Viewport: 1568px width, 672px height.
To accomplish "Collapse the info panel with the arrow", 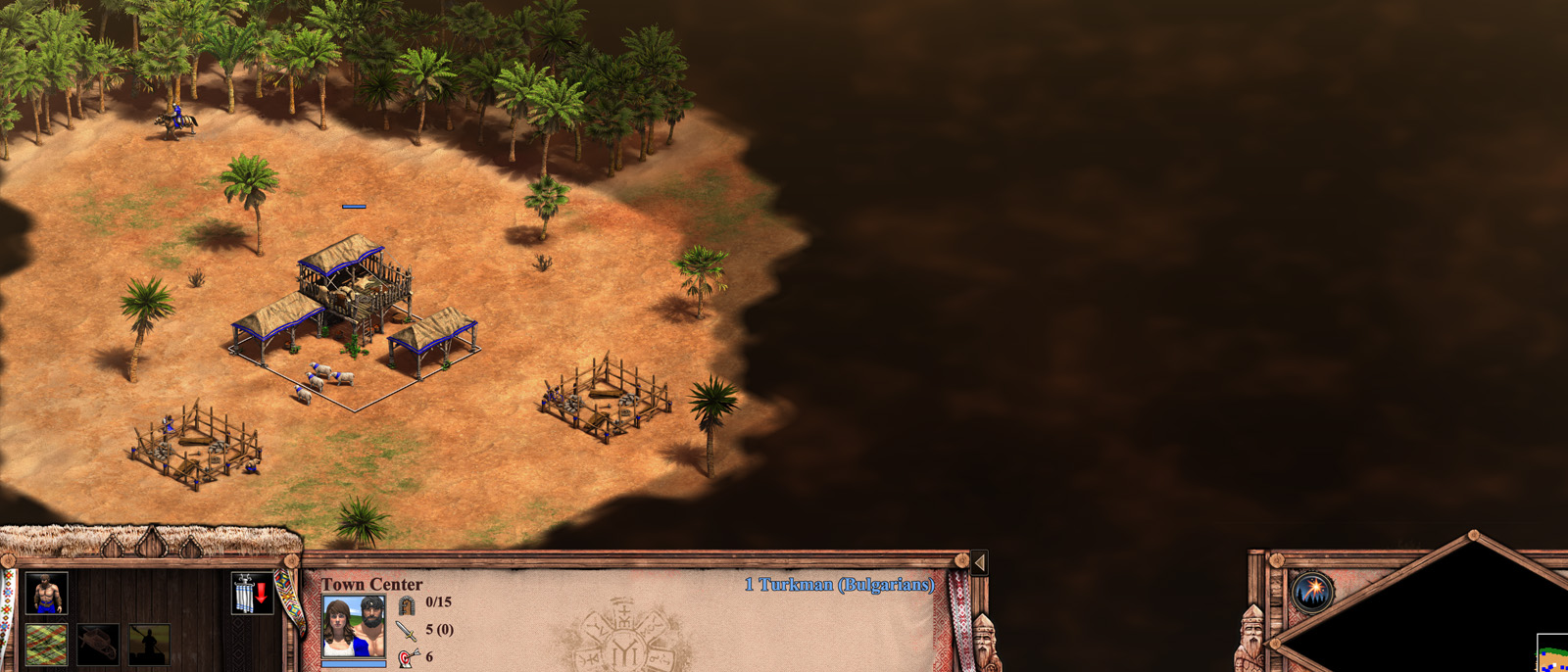I will (978, 562).
